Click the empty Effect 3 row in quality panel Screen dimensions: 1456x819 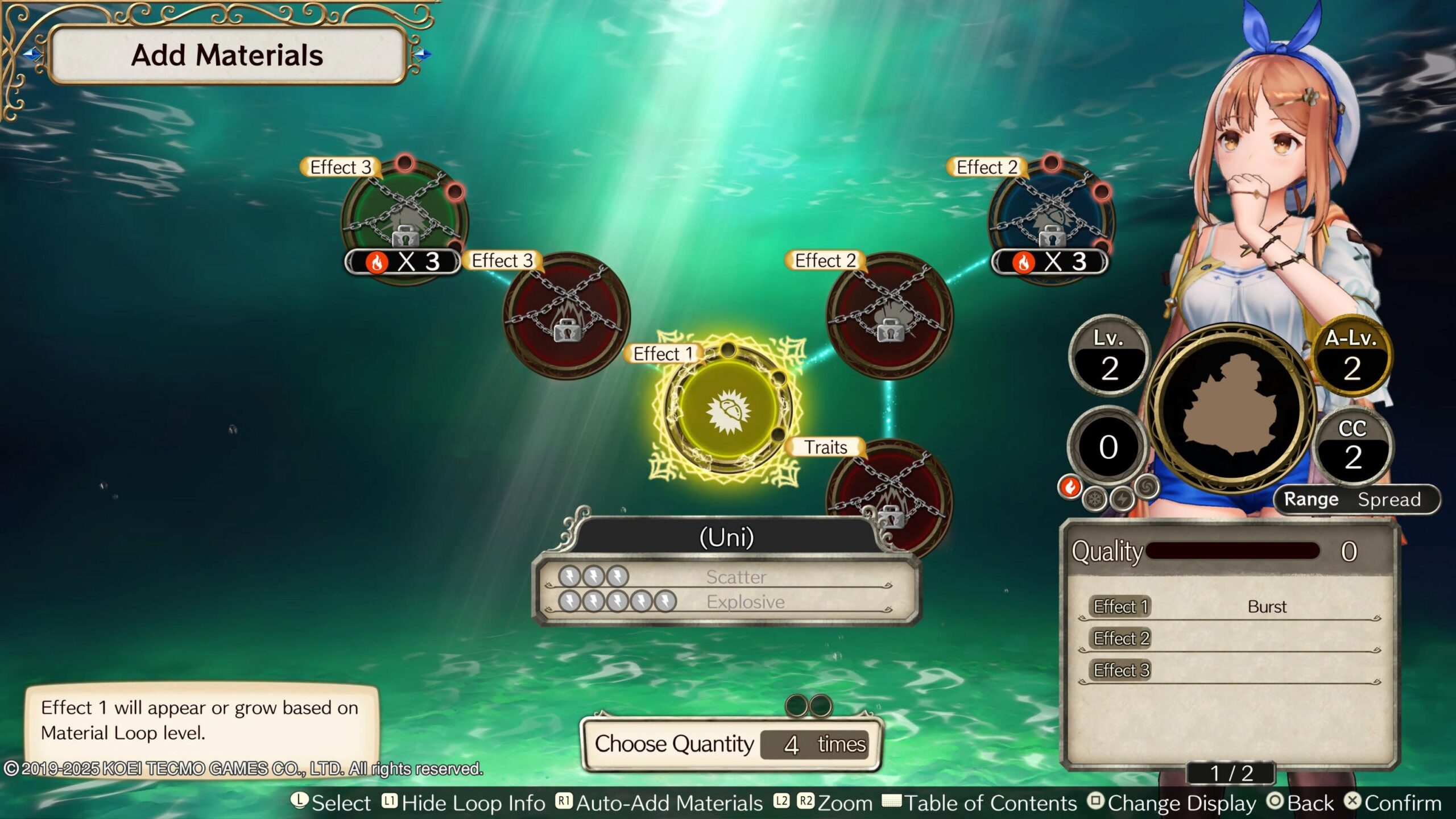click(1230, 671)
